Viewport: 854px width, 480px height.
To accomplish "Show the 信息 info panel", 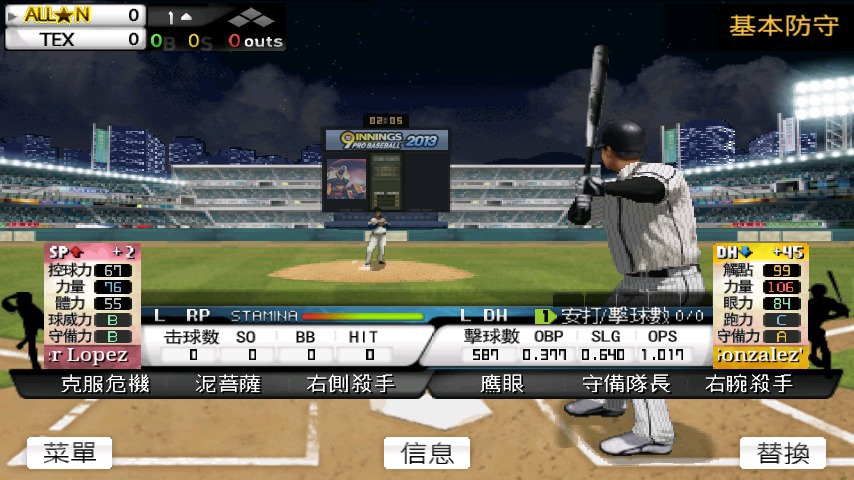I will click(x=427, y=453).
